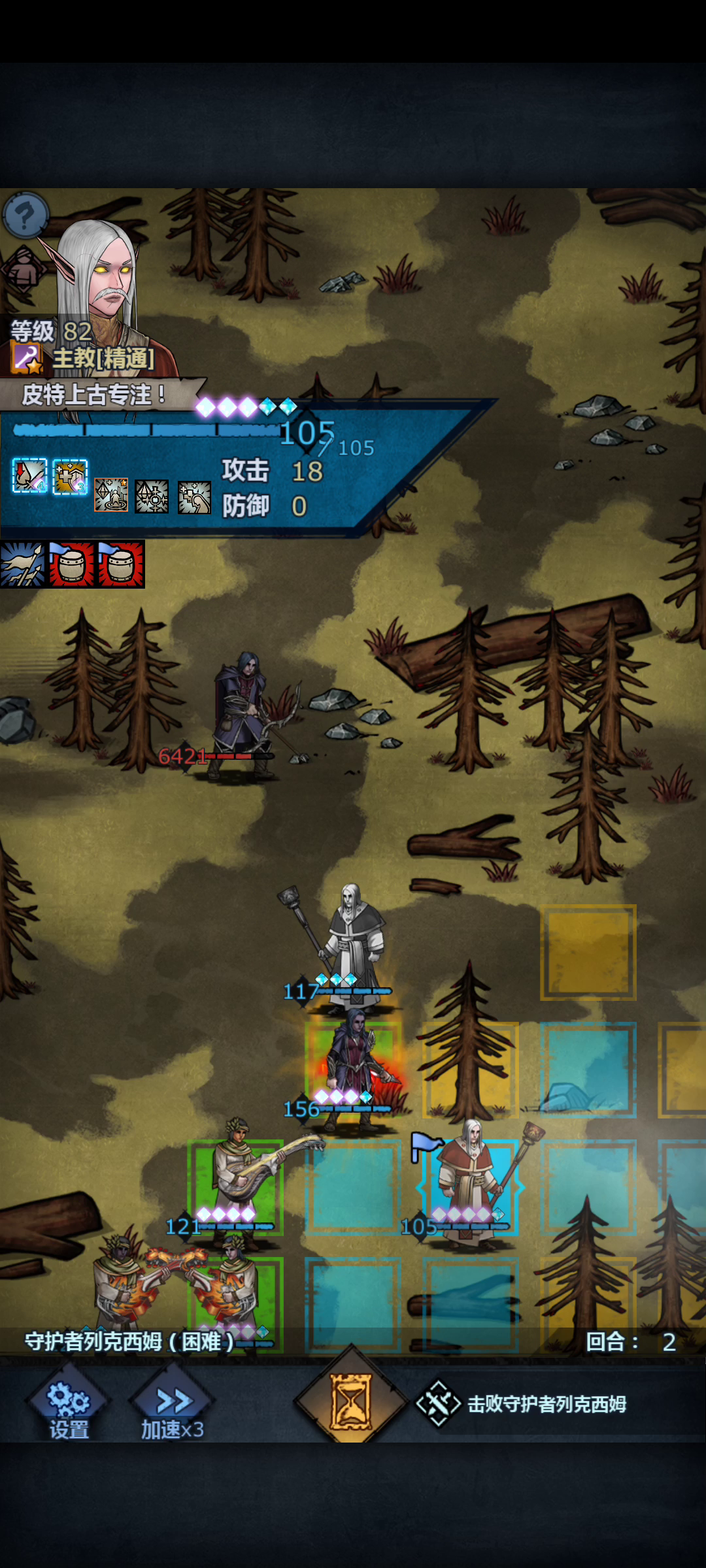Tap the bandaged figure diamond icon
The image size is (706, 1568).
tap(24, 269)
